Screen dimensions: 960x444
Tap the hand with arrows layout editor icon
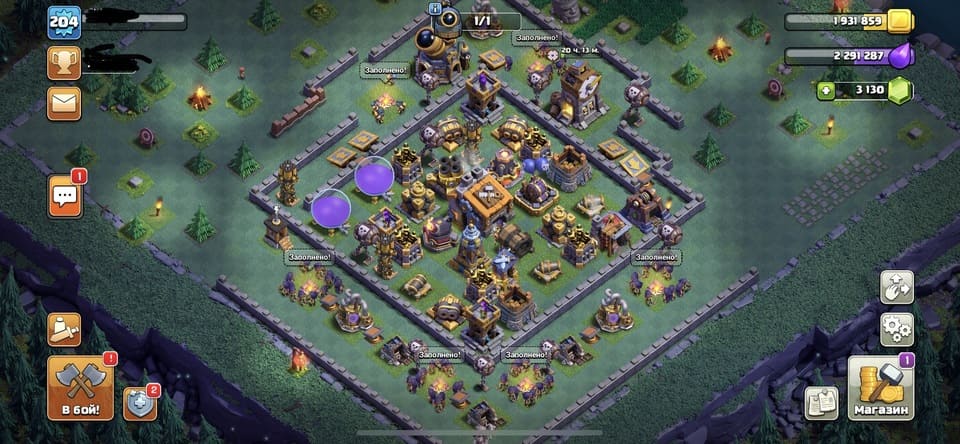(x=896, y=287)
